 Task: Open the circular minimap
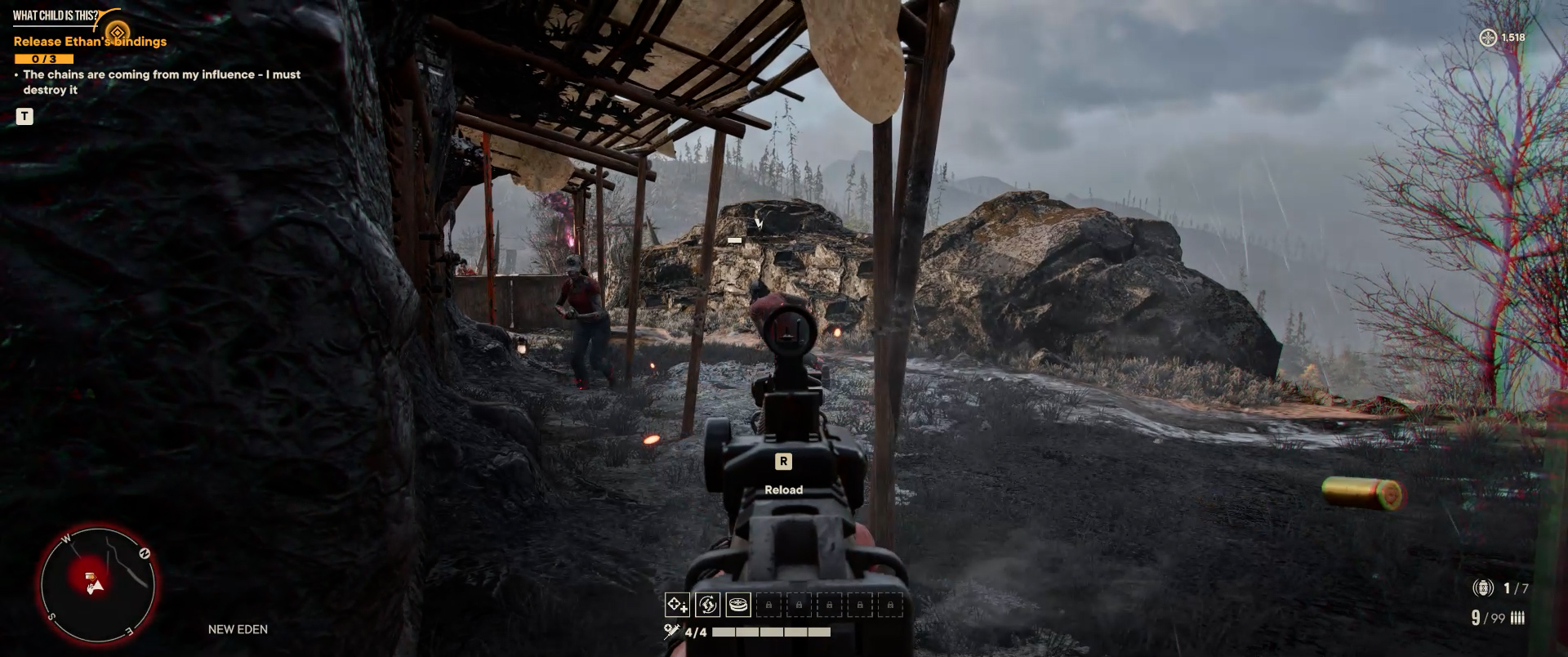tap(97, 583)
